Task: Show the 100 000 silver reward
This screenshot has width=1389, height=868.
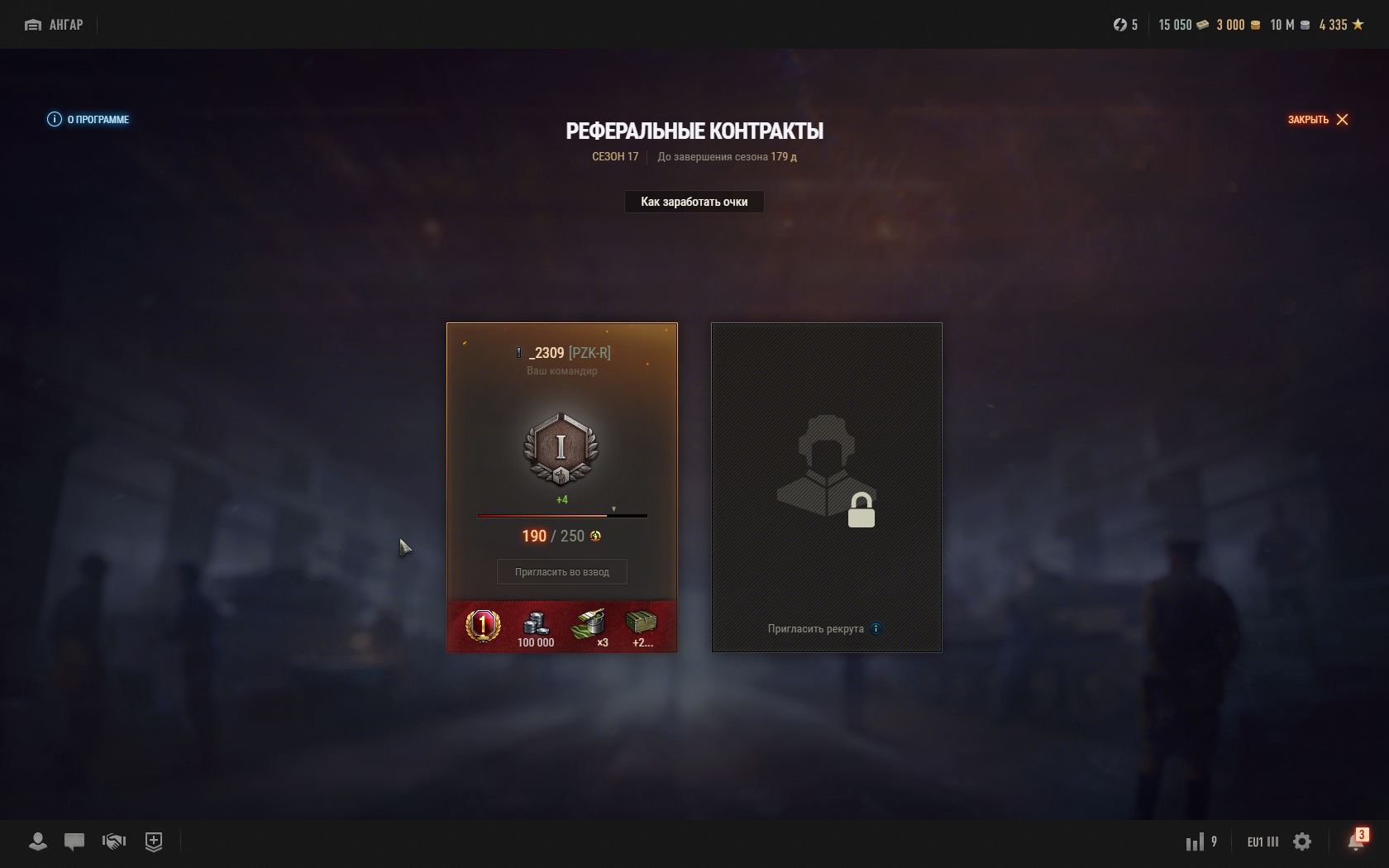Action: coord(536,627)
